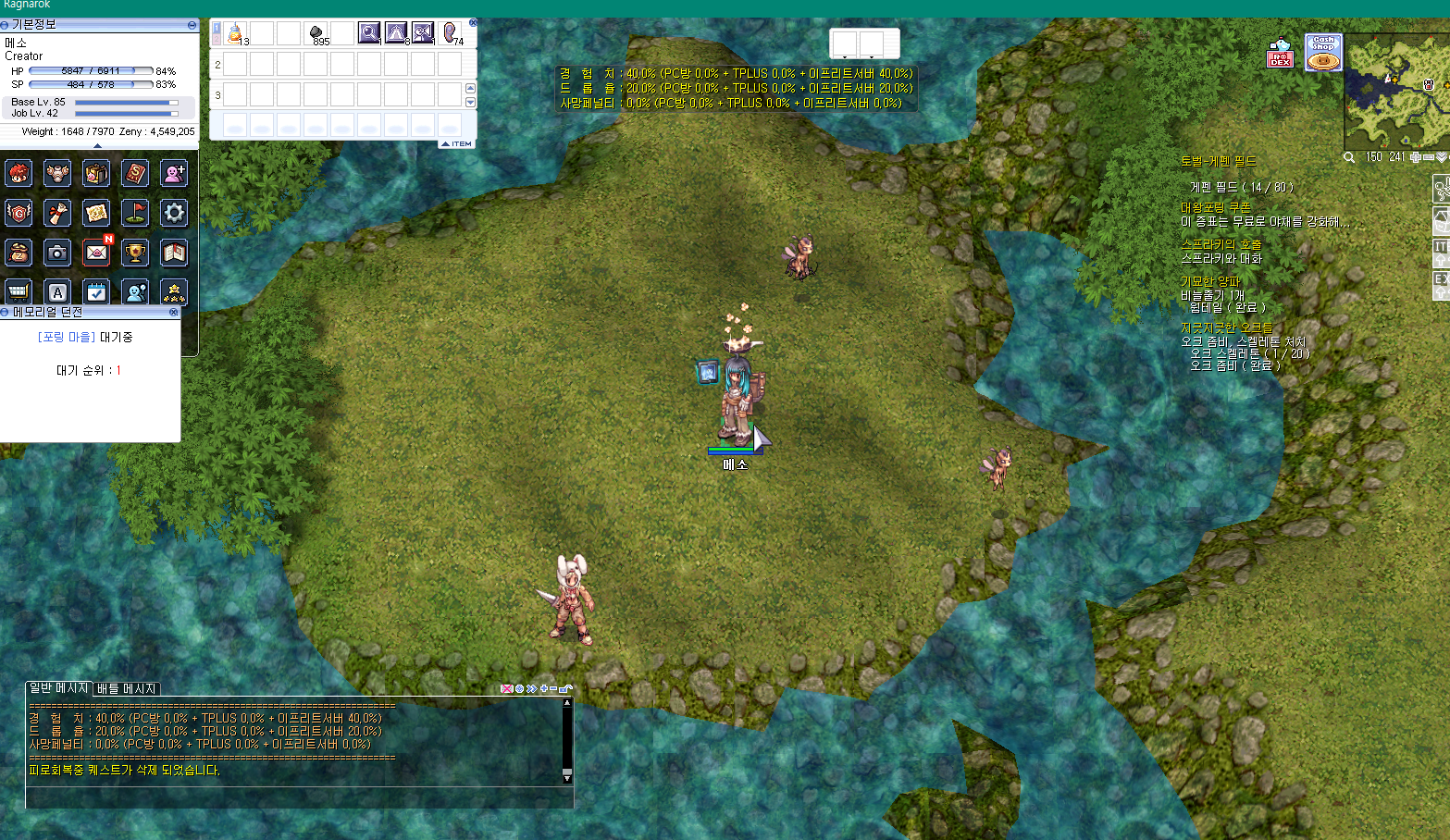The image size is (1450, 840).
Task: Activate the magnifying glass skill slot
Action: pos(369,33)
